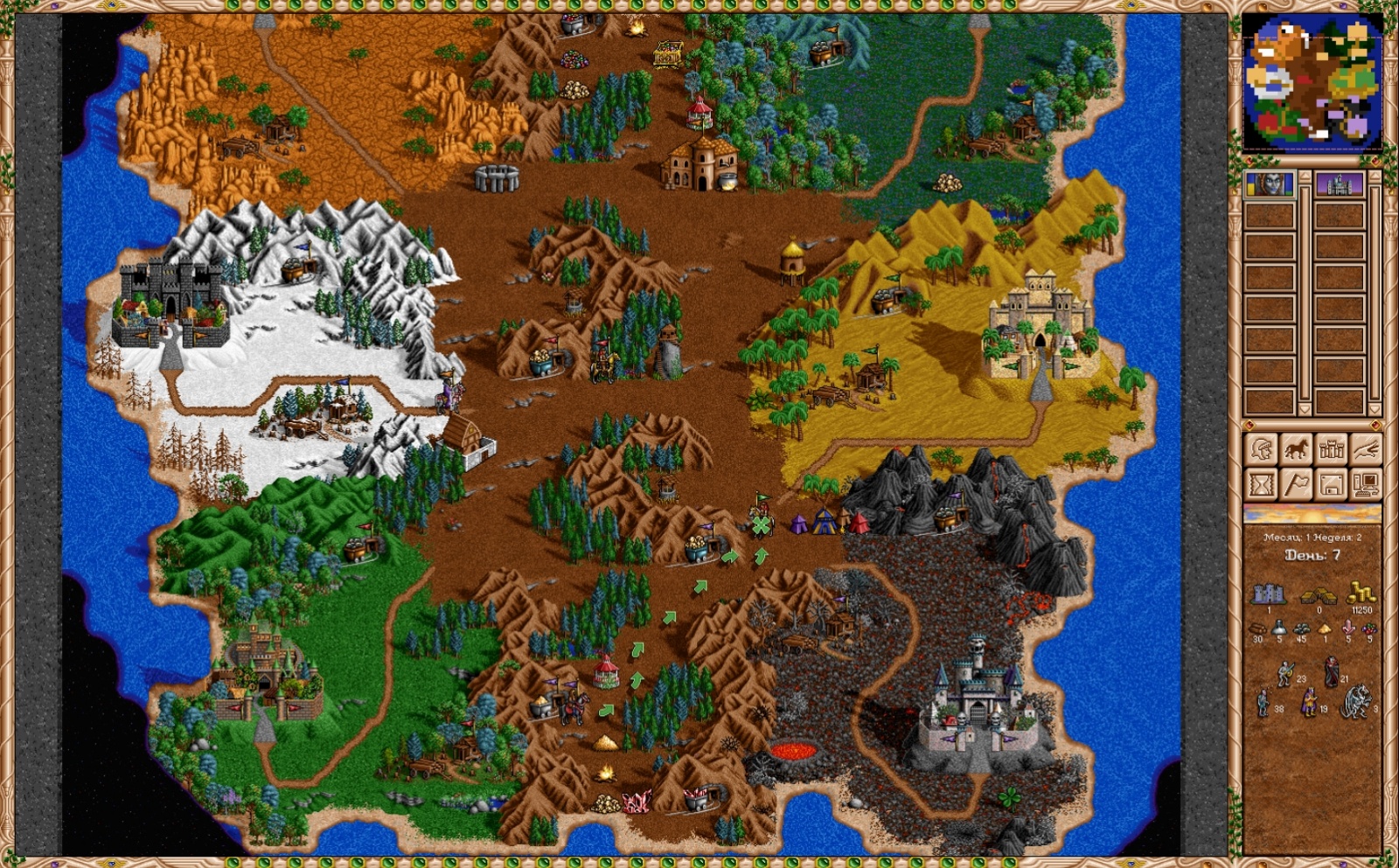Viewport: 1399px width, 868px height.
Task: Click the down arrow below the heroes list
Action: click(1304, 409)
